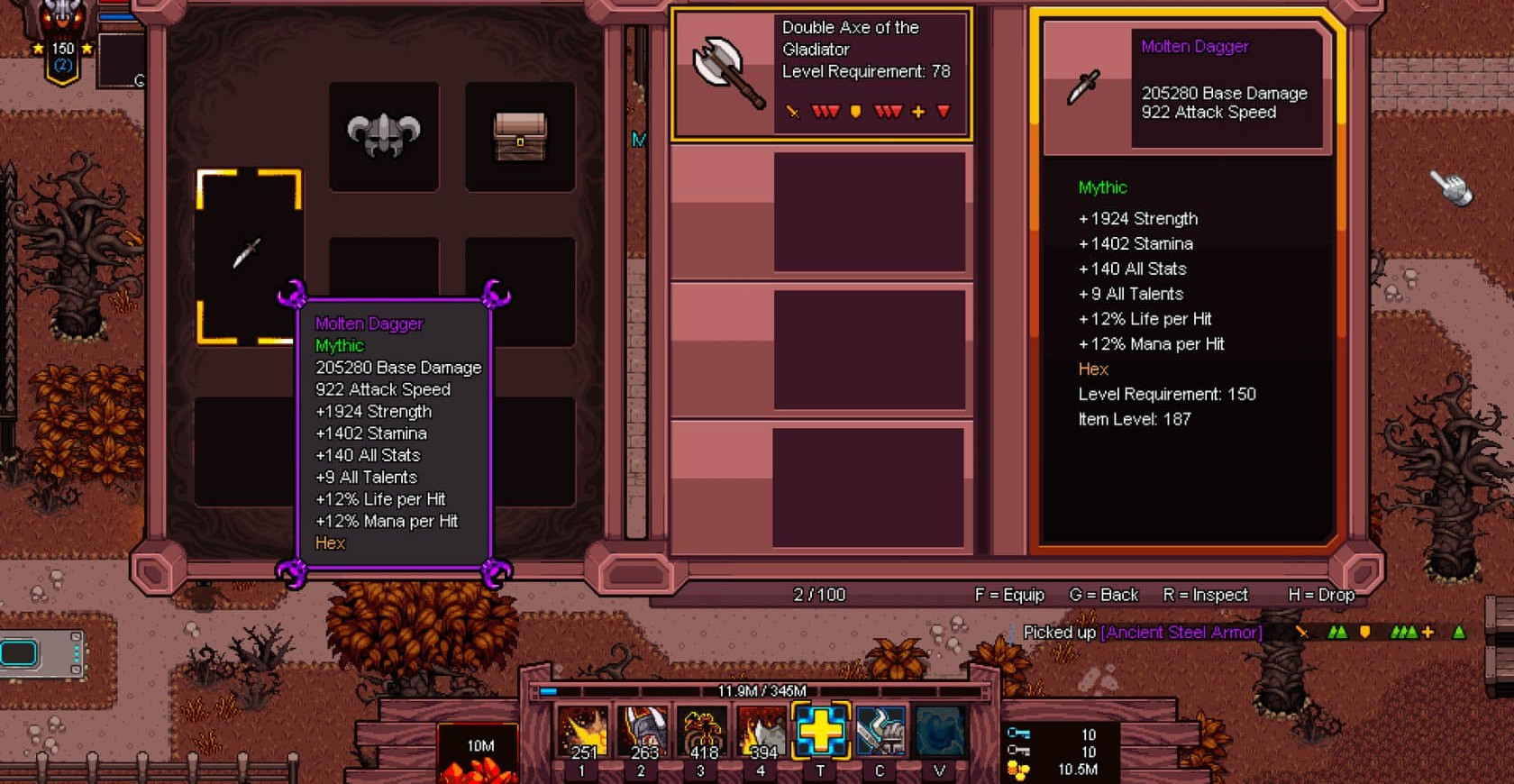This screenshot has width=1514, height=784.
Task: Activate the flaming figure skill in slot 3
Action: 702,732
